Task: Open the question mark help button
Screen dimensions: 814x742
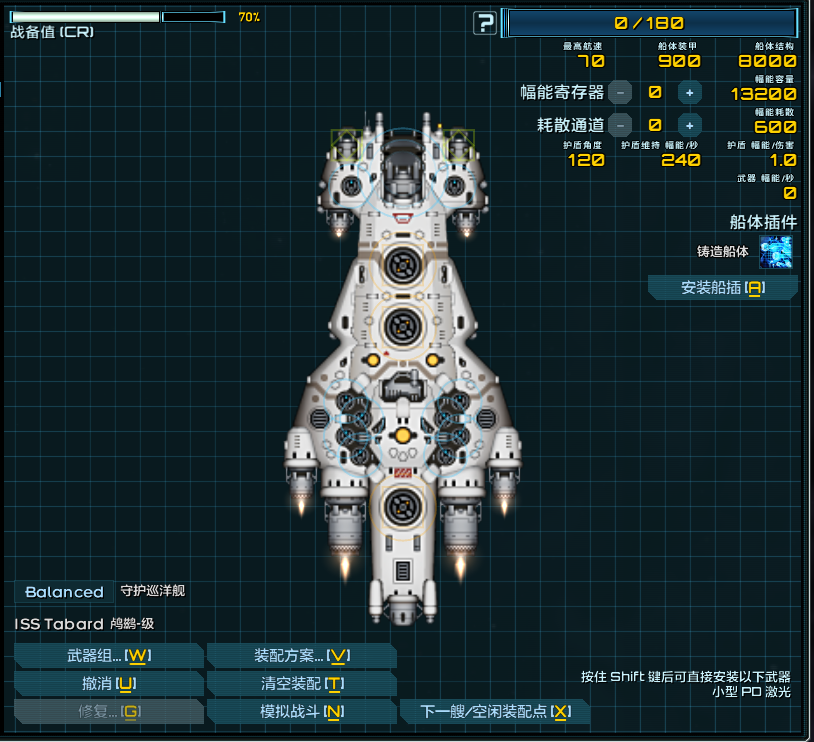Action: click(x=485, y=22)
